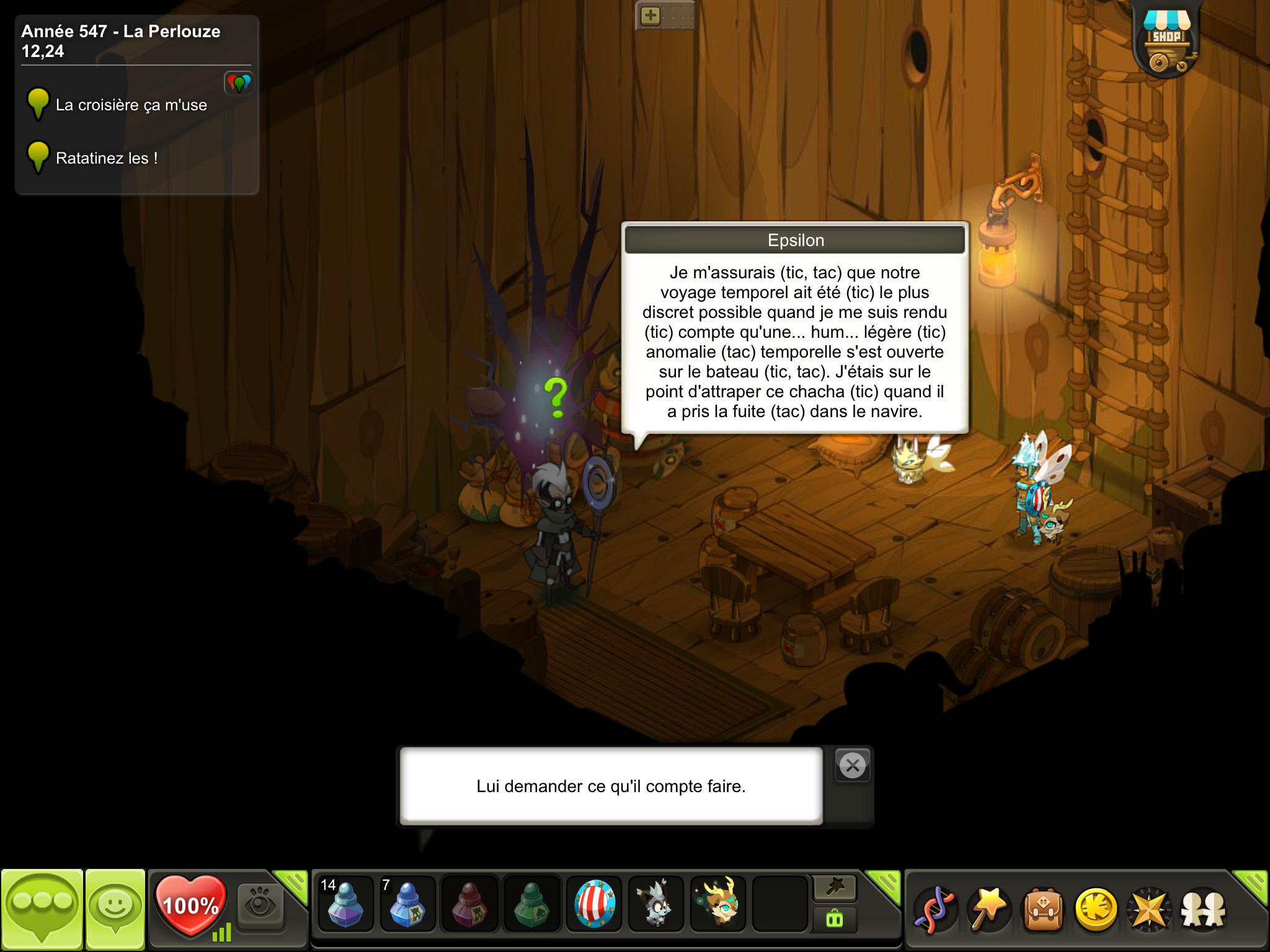Open the gold kama coin menu
1270x952 pixels.
tap(1096, 909)
